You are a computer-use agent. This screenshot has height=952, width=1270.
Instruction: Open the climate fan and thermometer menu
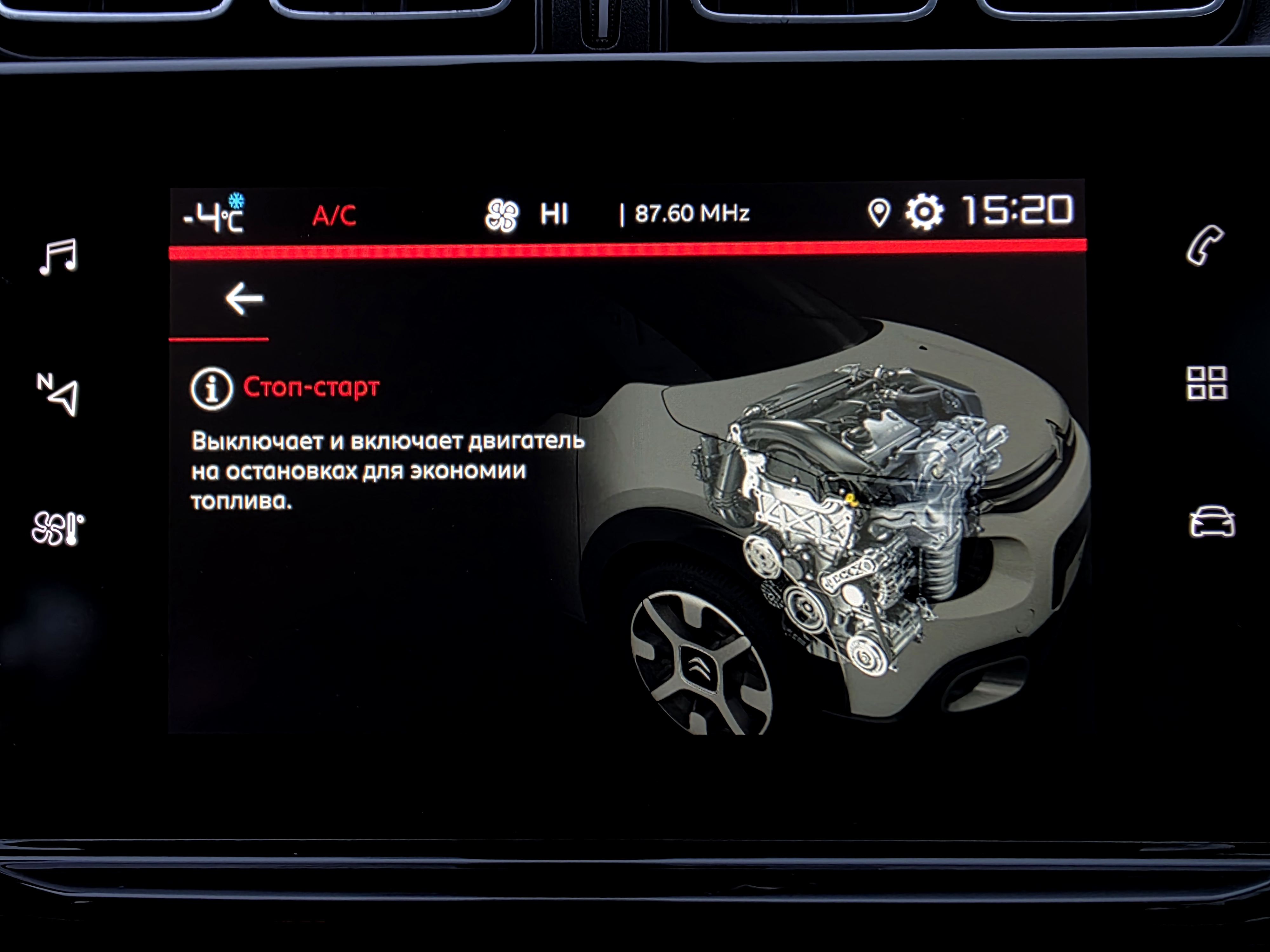click(x=57, y=528)
